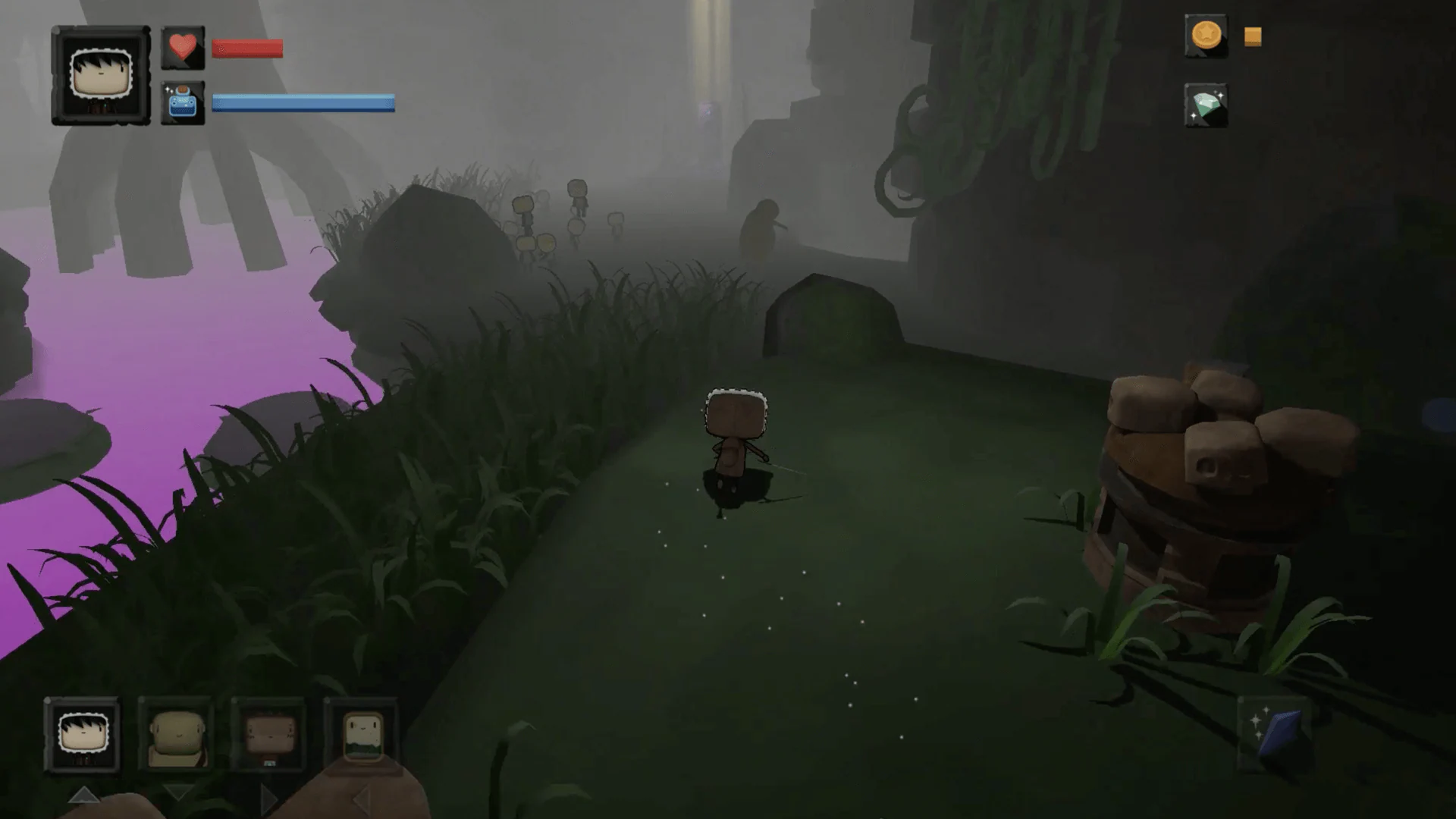
Task: Click the green gem icon
Action: pos(1206,105)
